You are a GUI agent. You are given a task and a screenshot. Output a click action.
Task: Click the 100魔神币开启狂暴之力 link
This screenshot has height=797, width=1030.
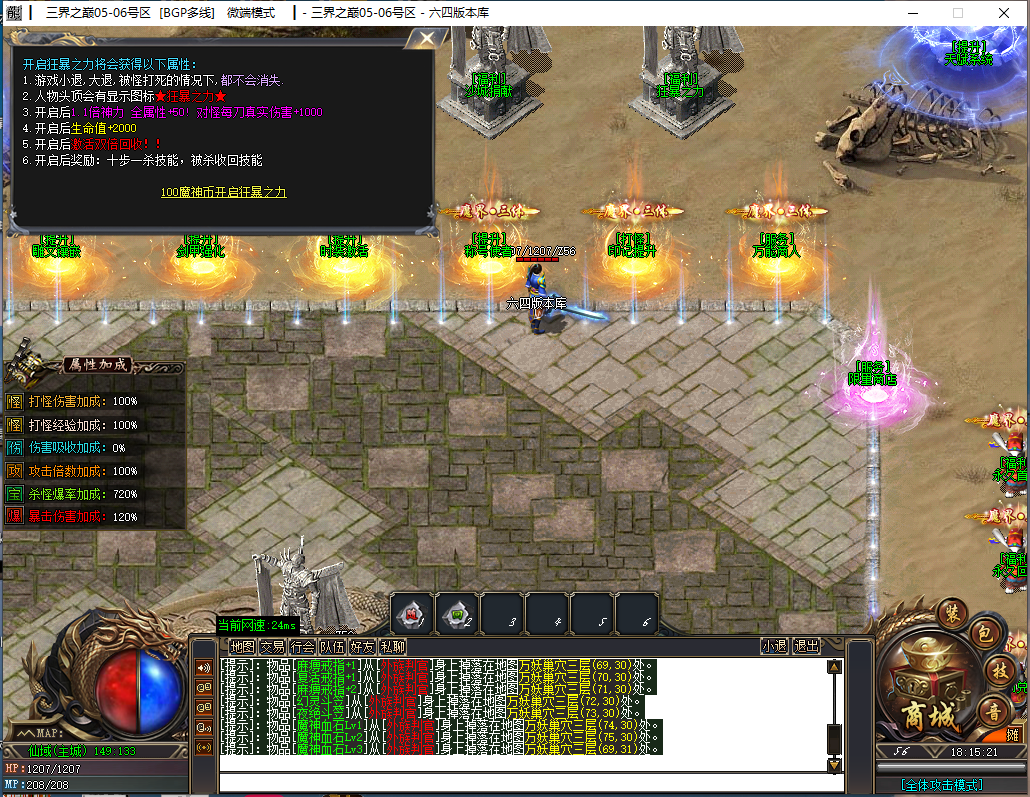tap(224, 192)
